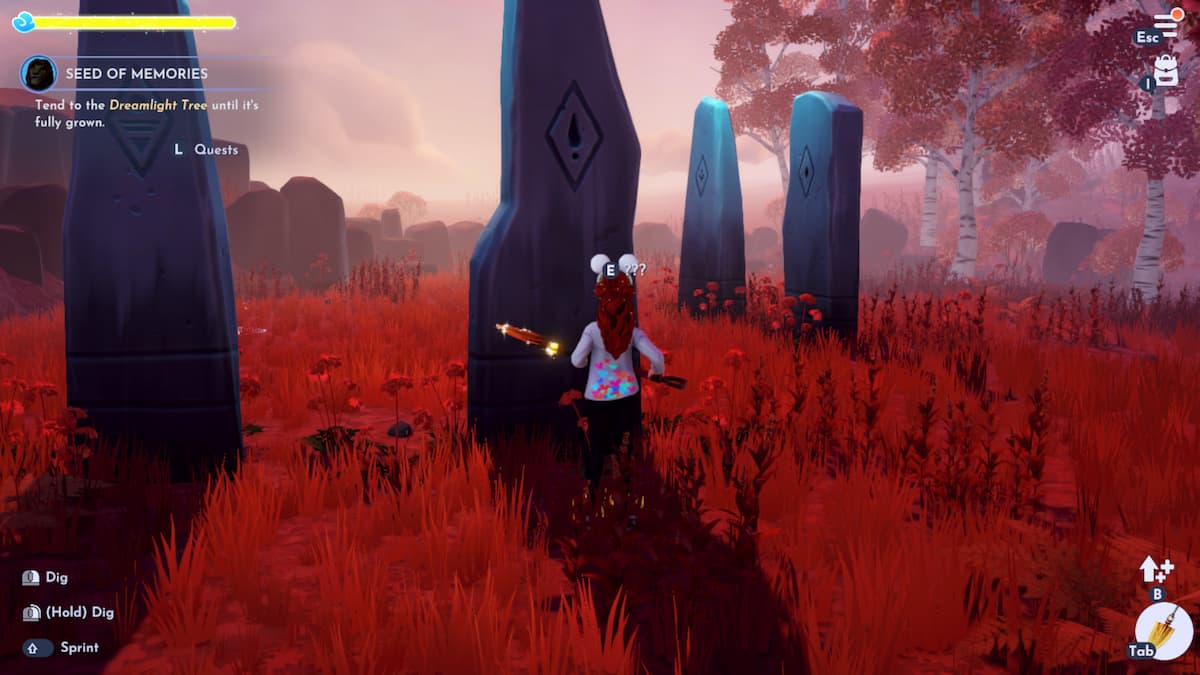The width and height of the screenshot is (1200, 675).
Task: Open the backpack inventory
Action: [1166, 70]
